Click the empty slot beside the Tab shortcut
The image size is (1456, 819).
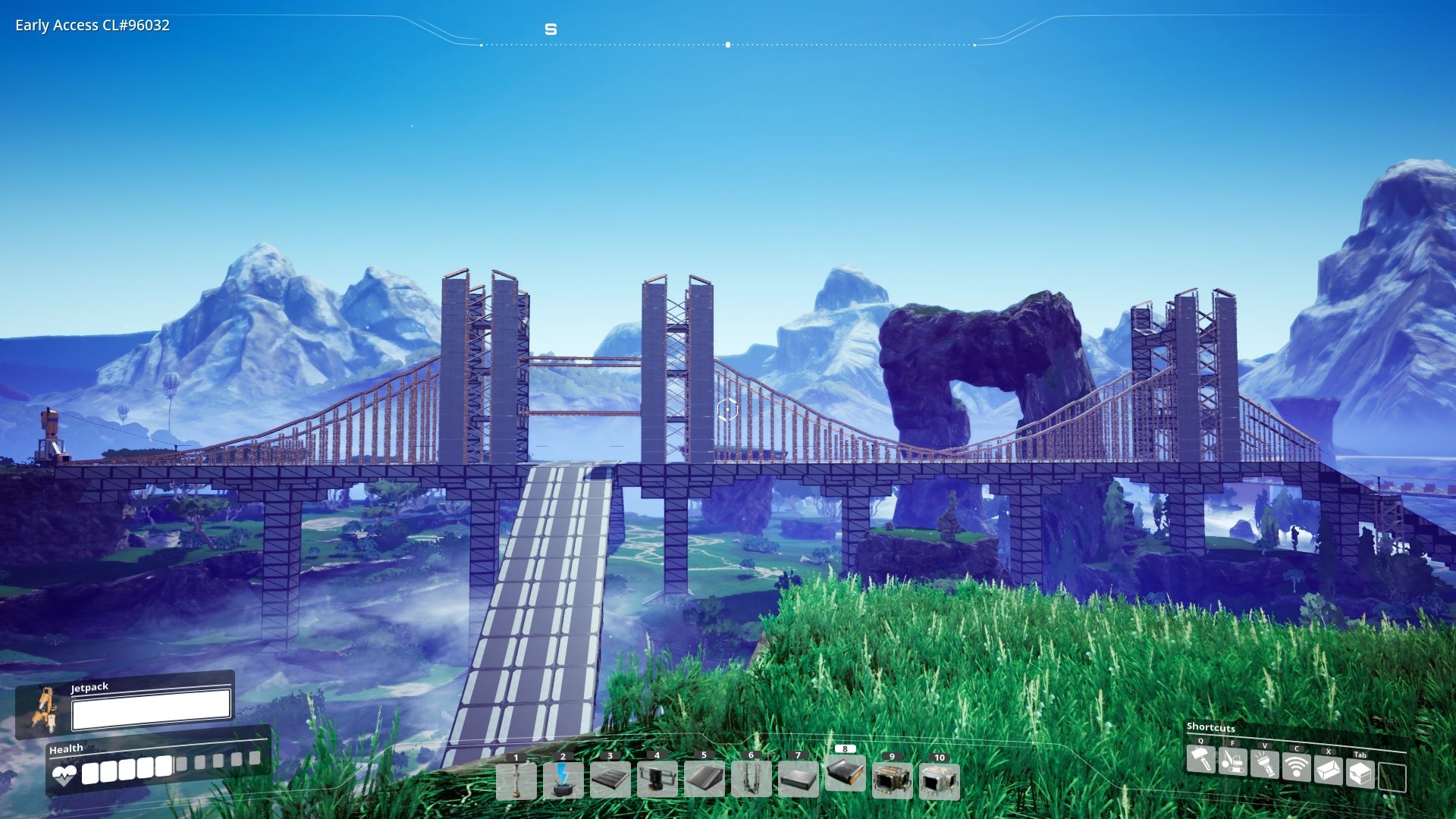coord(1393,776)
